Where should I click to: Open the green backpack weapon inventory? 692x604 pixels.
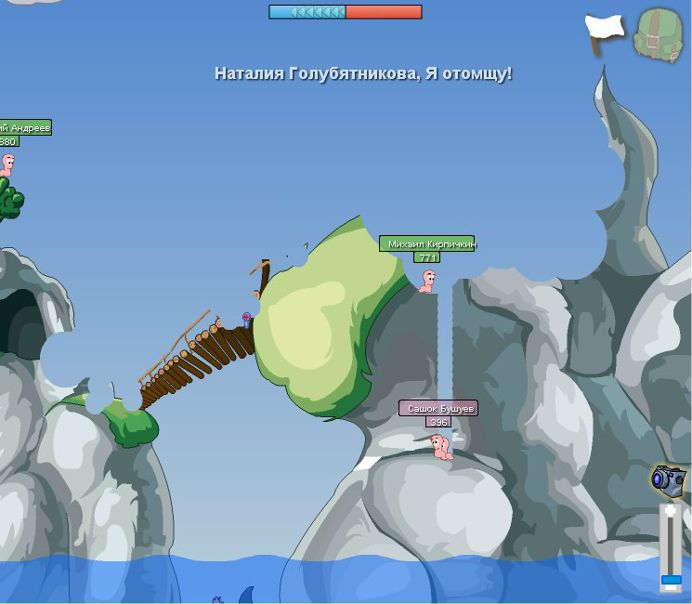pos(657,37)
